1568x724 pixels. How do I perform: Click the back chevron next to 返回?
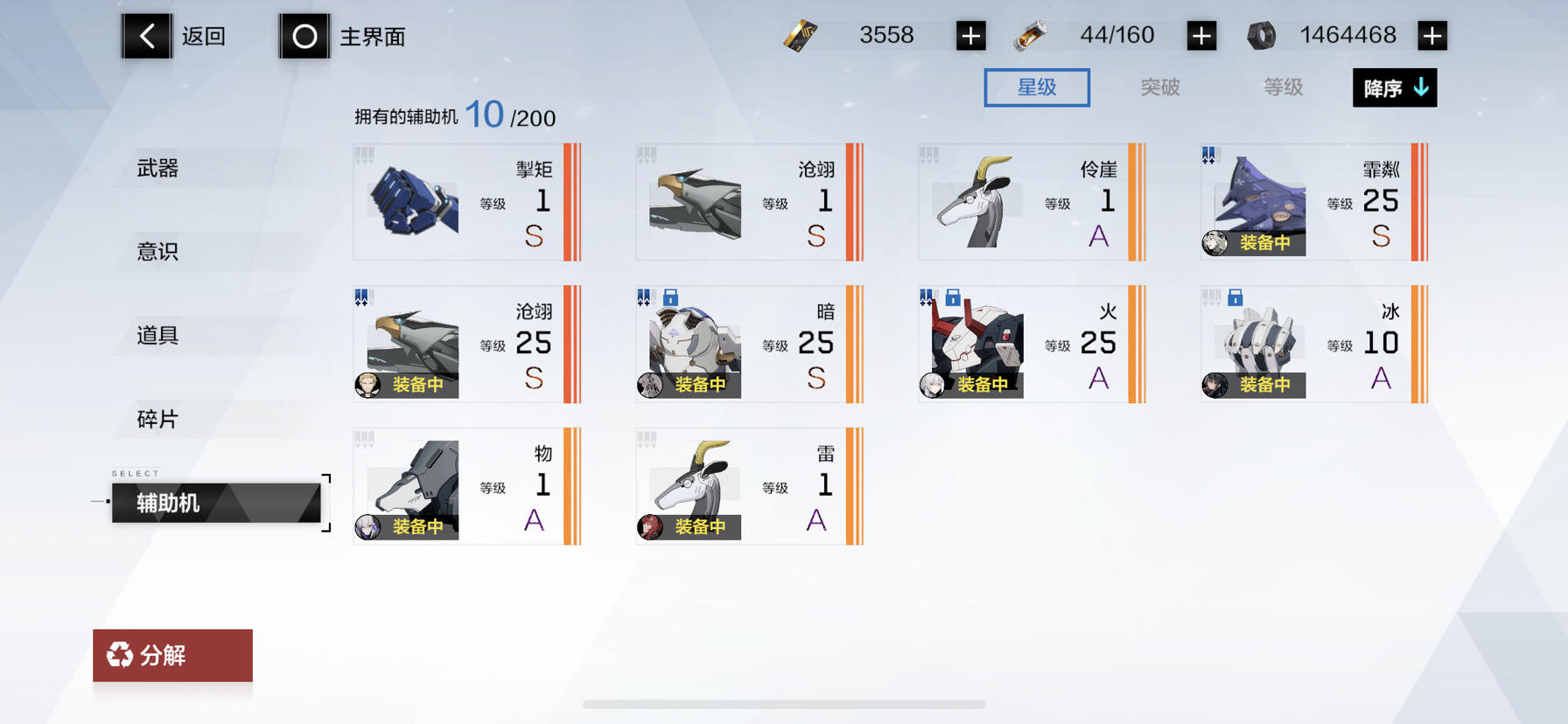(146, 36)
